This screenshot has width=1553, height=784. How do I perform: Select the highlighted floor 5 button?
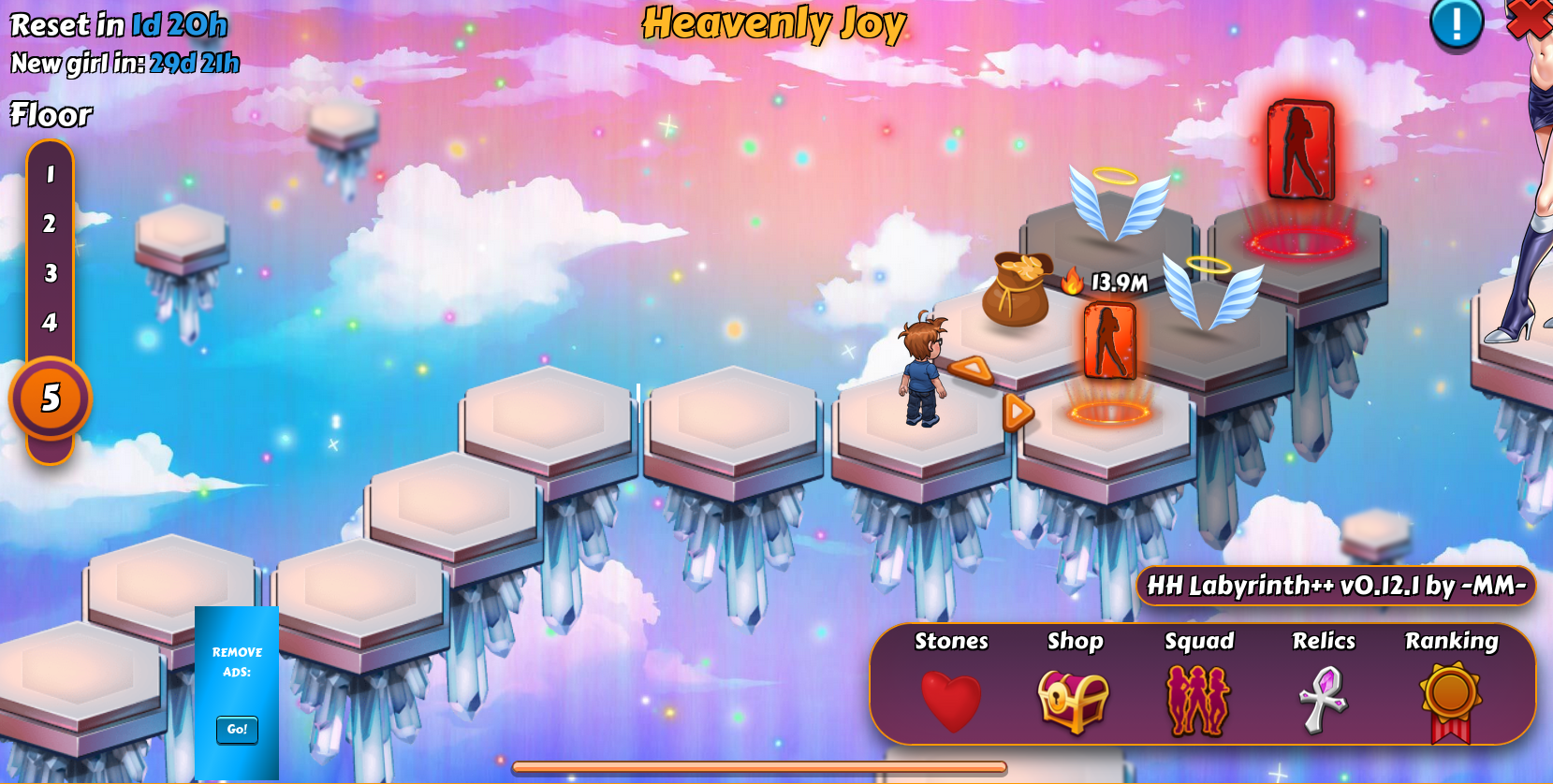click(51, 399)
